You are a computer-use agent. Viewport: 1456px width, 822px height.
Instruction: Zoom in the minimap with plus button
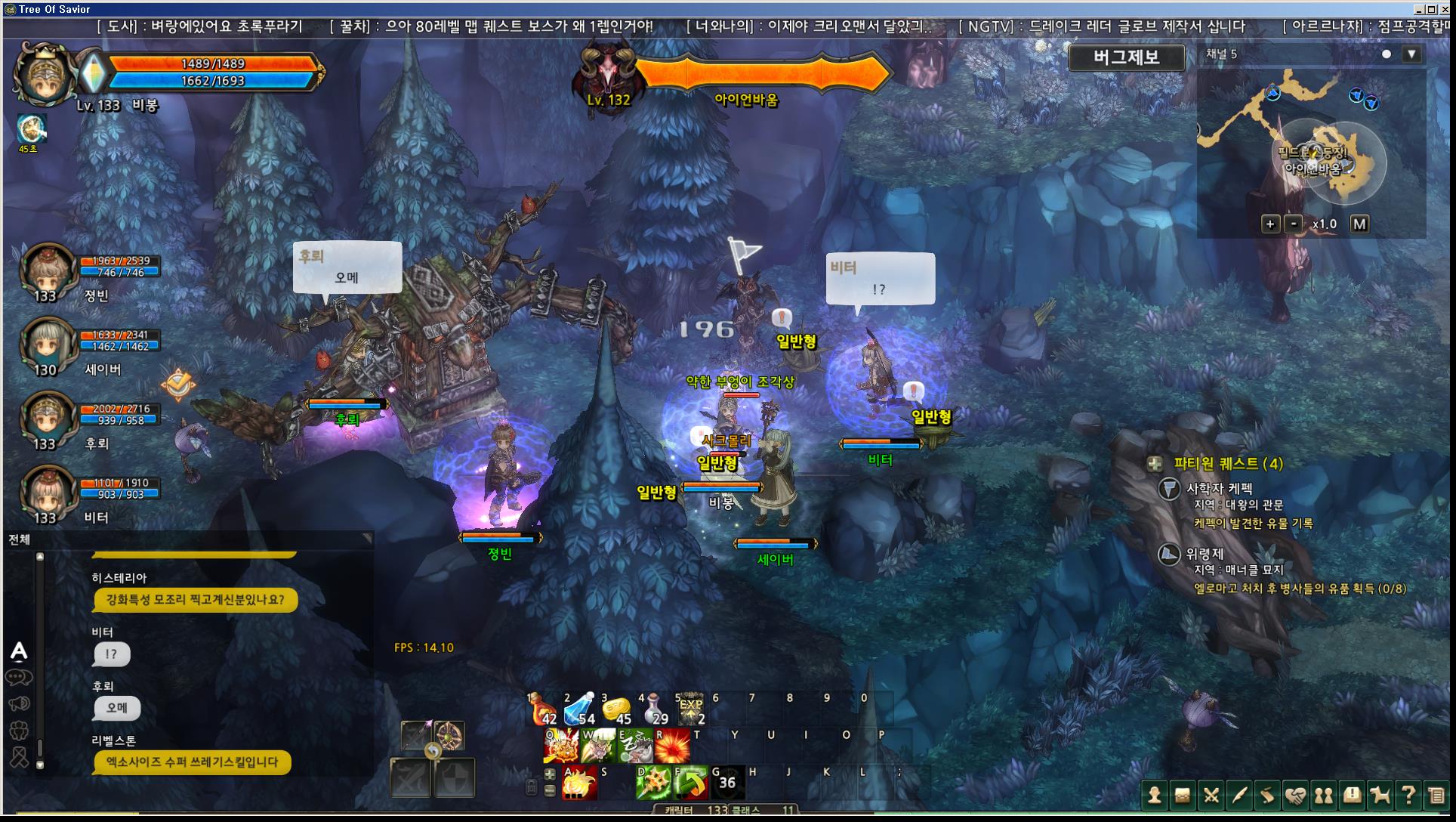pos(1270,224)
